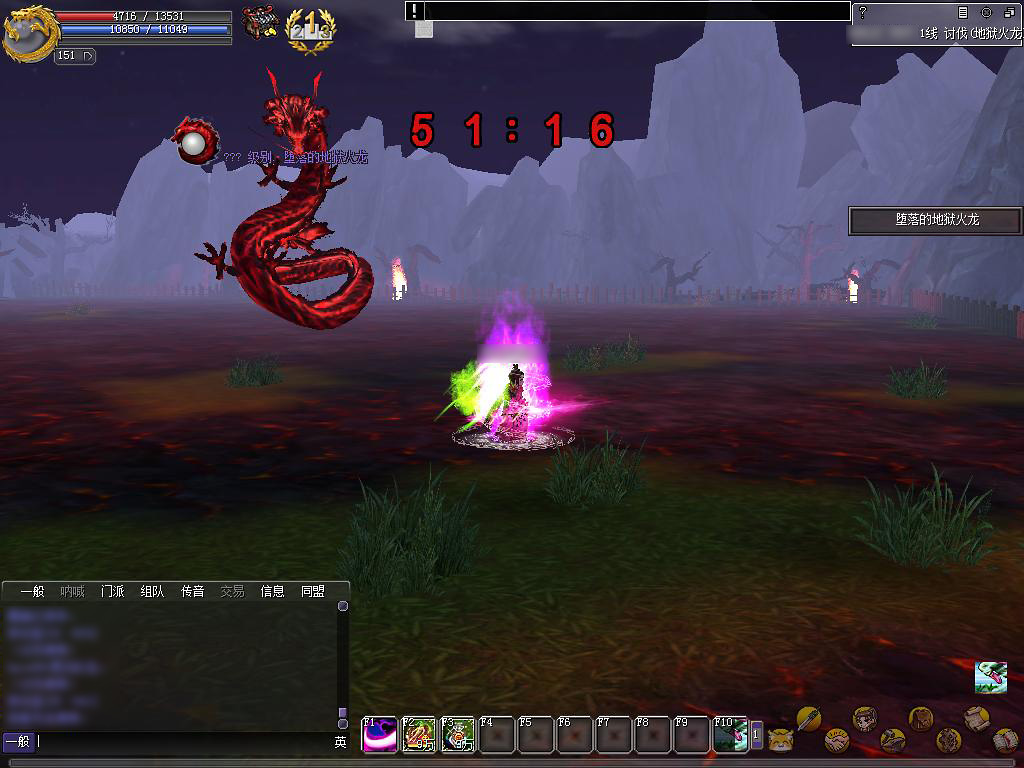Viewport: 1024px width, 768px height.
Task: Open the 同盟 chat tab
Action: click(313, 592)
